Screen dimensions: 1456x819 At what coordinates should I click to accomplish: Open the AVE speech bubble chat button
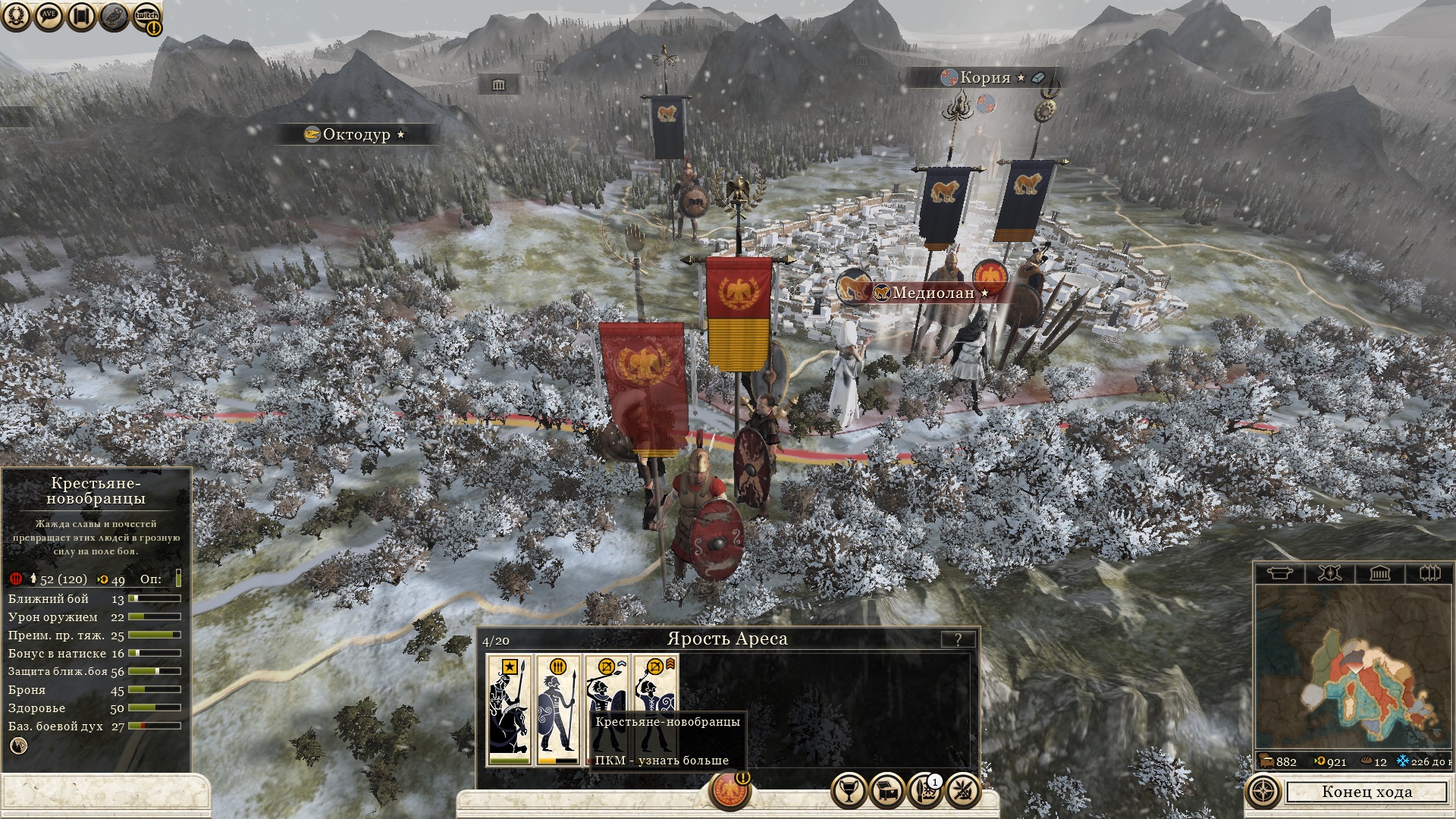click(49, 16)
